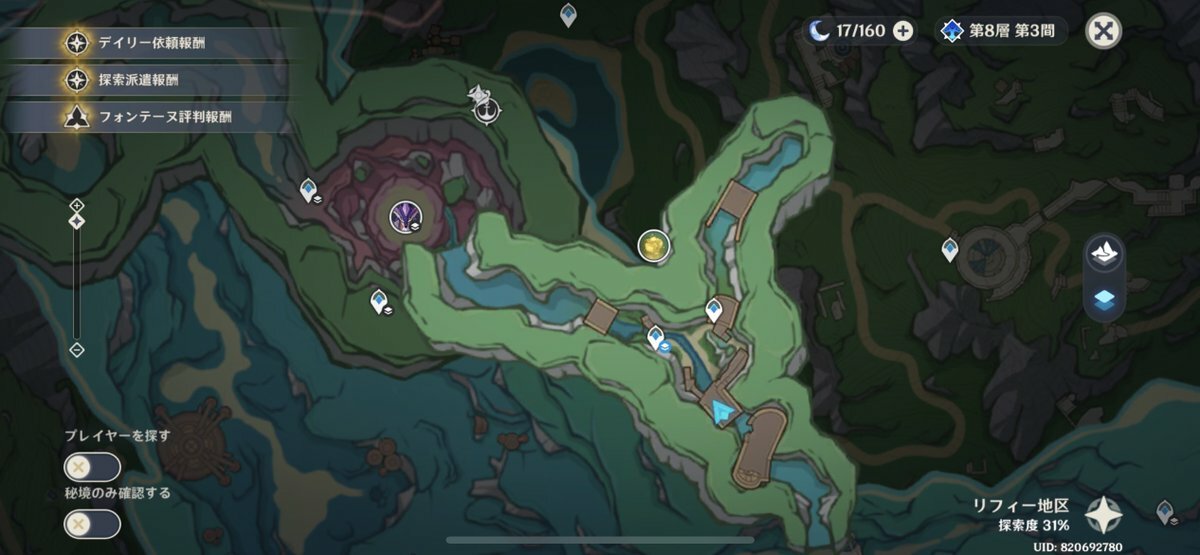Viewport: 1200px width, 555px height.
Task: Toggle the 秘境のみ確認する switch
Action: [x=92, y=524]
